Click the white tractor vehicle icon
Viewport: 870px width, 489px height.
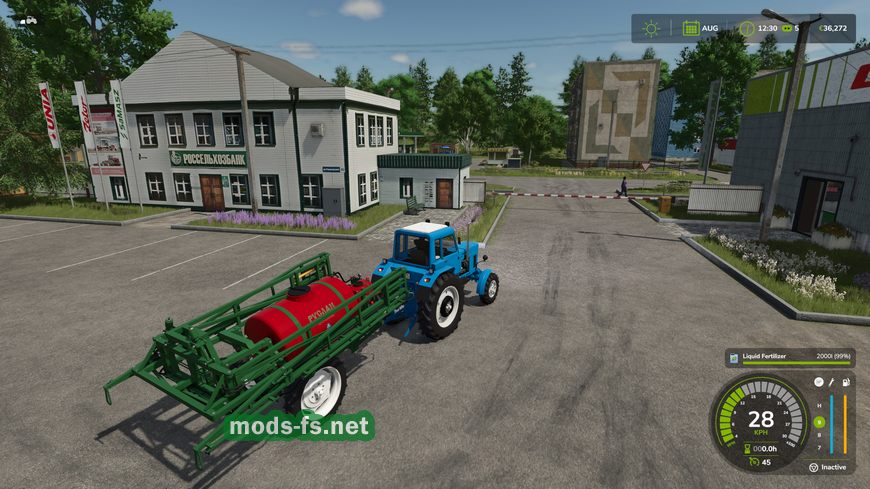point(28,19)
